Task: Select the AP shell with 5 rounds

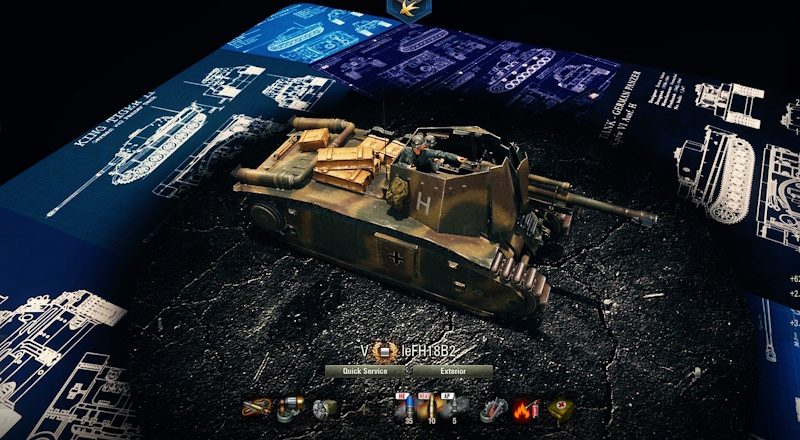Action: pyautogui.click(x=456, y=408)
